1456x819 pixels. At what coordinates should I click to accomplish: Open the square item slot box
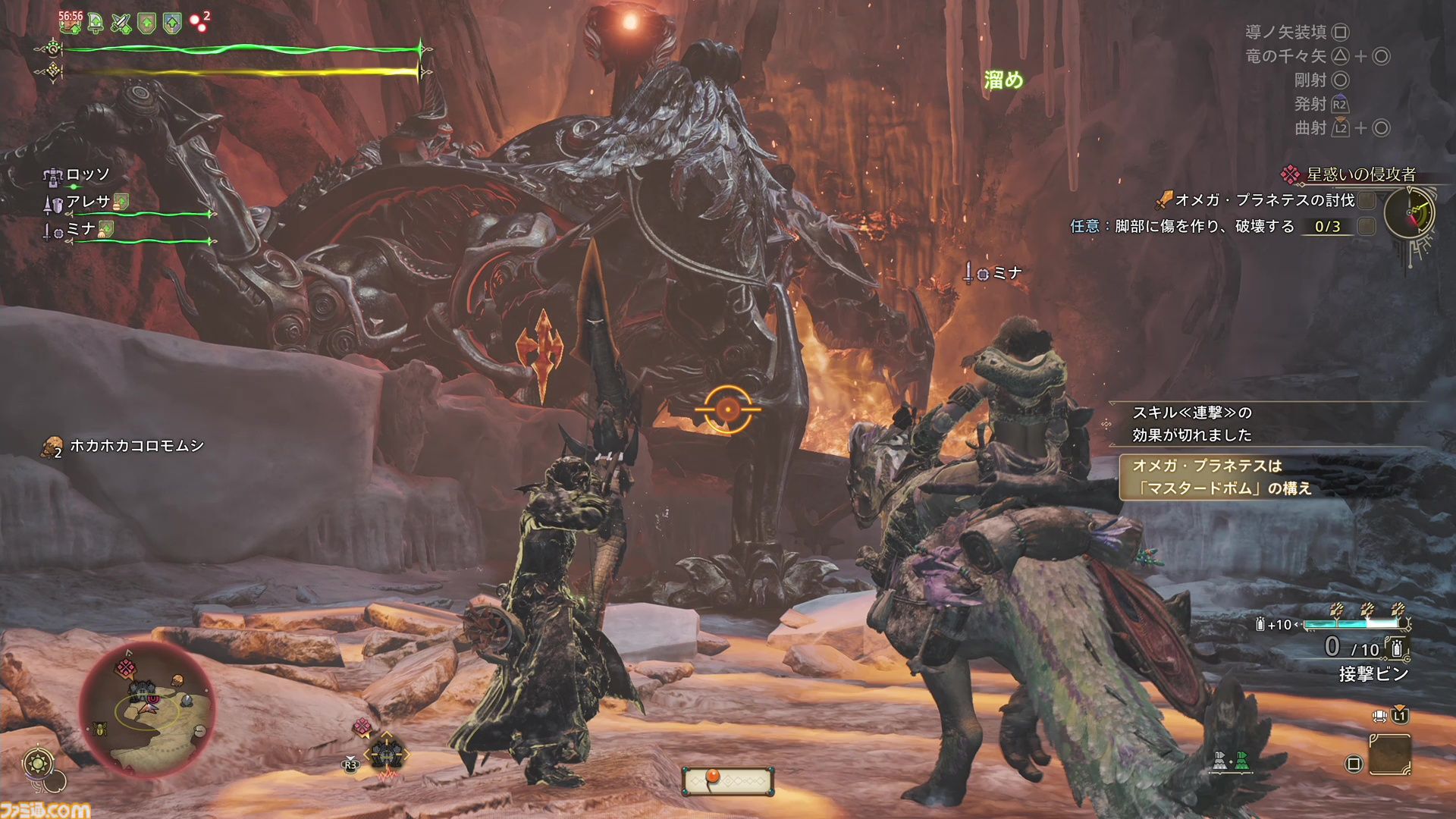click(x=1390, y=755)
